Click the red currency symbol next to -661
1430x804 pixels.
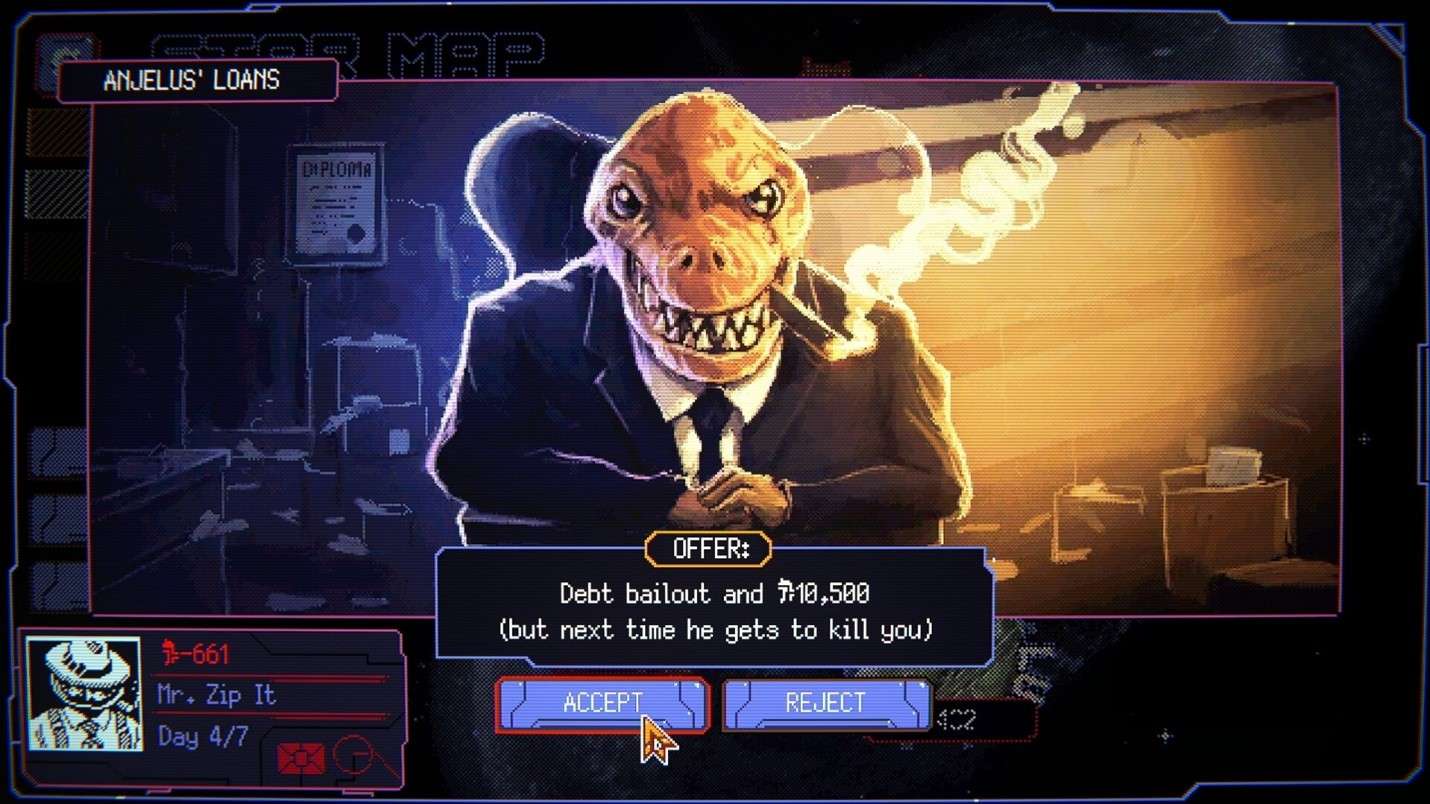(170, 652)
